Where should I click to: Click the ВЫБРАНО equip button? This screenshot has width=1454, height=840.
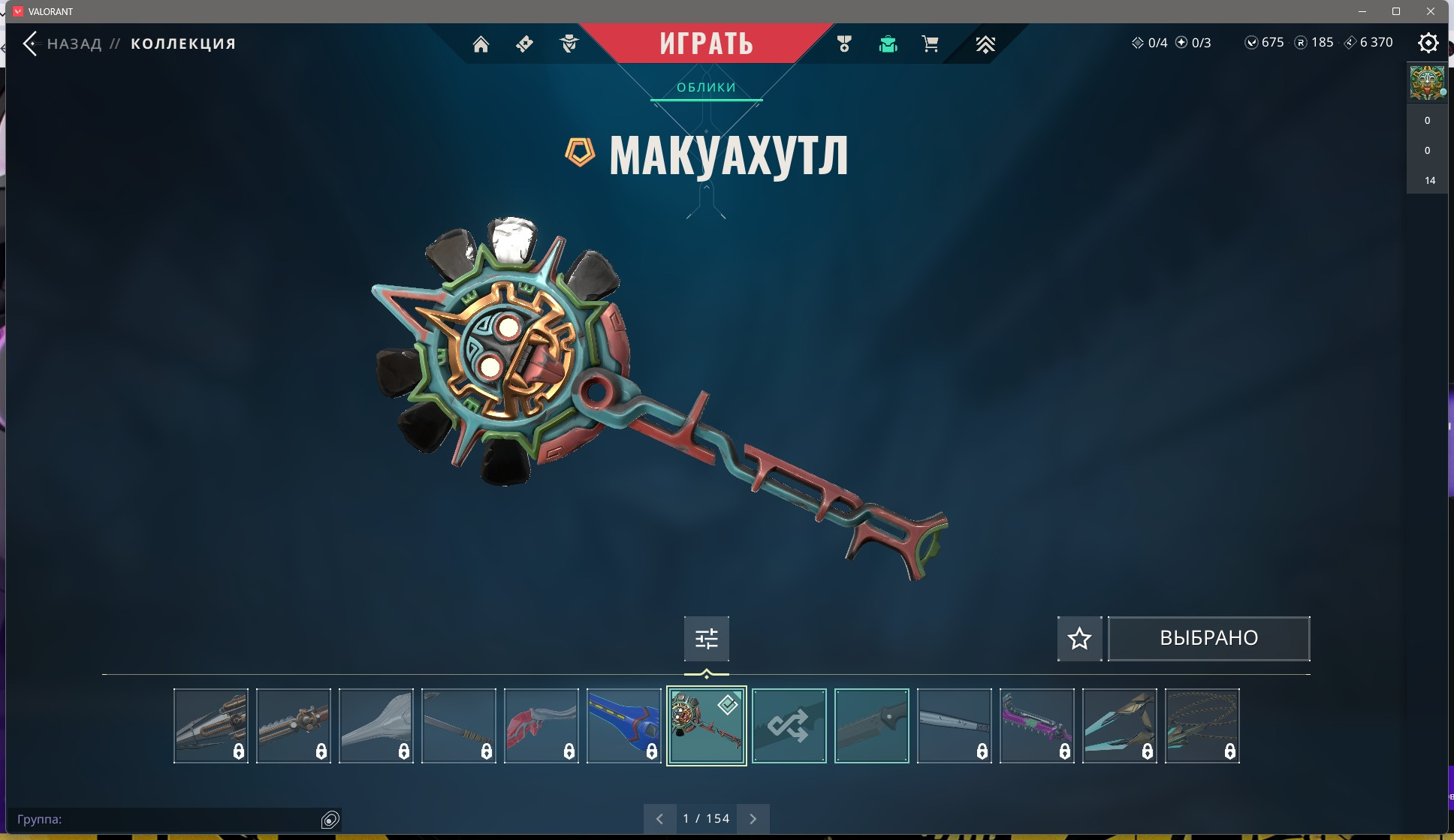(1208, 639)
